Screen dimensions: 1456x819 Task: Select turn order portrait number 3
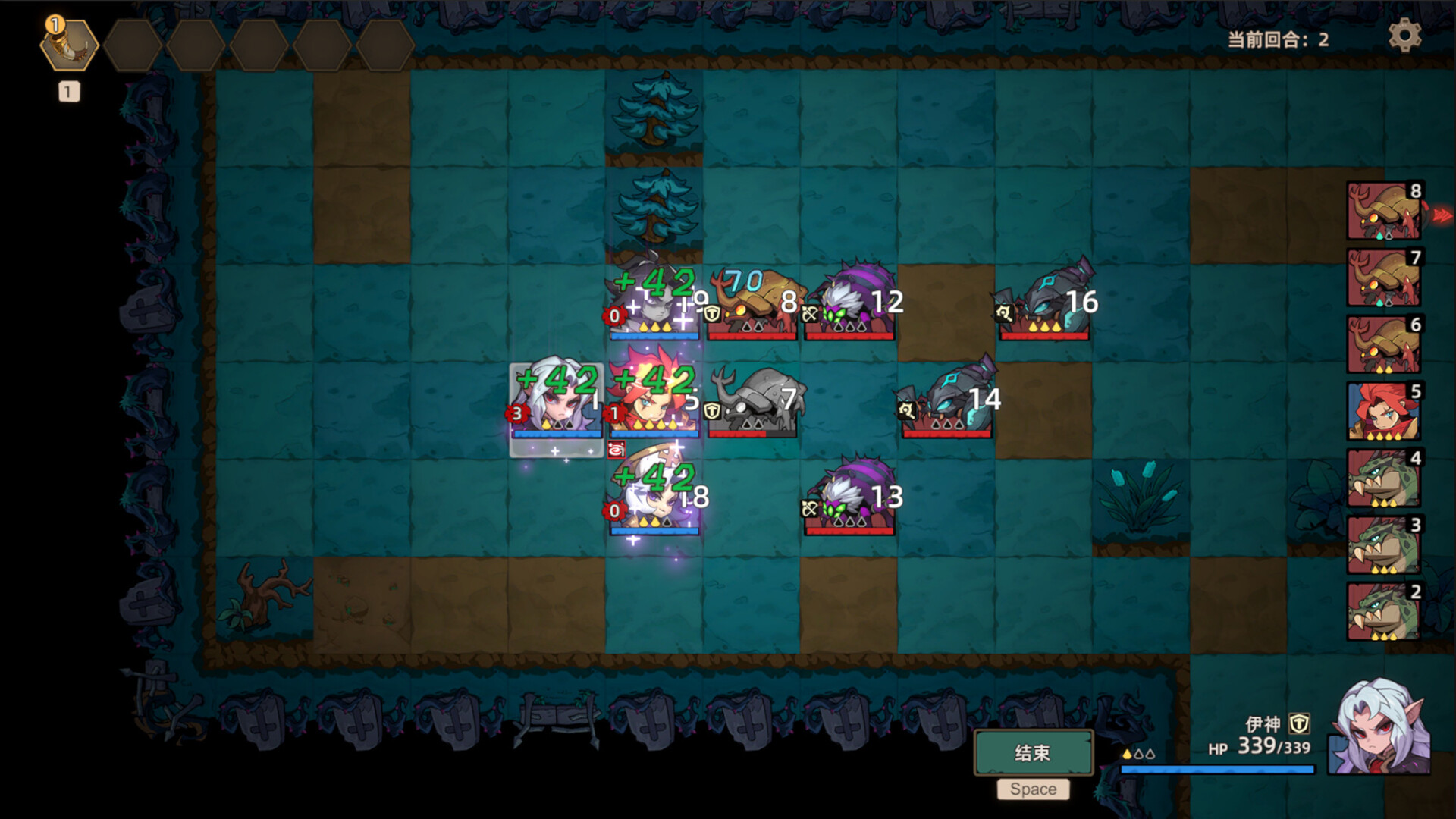[1384, 545]
